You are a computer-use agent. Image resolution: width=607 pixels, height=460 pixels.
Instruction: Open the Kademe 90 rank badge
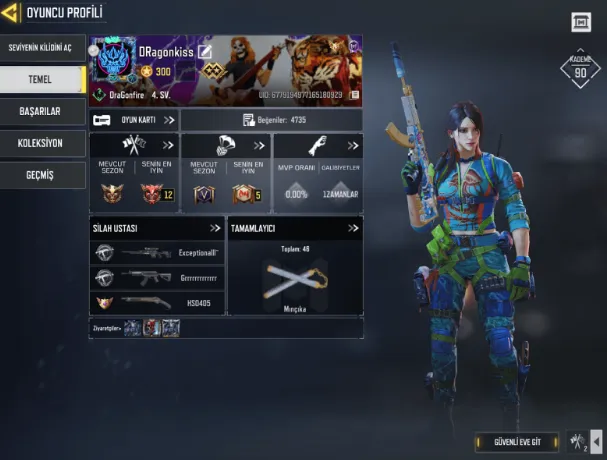pyautogui.click(x=581, y=68)
